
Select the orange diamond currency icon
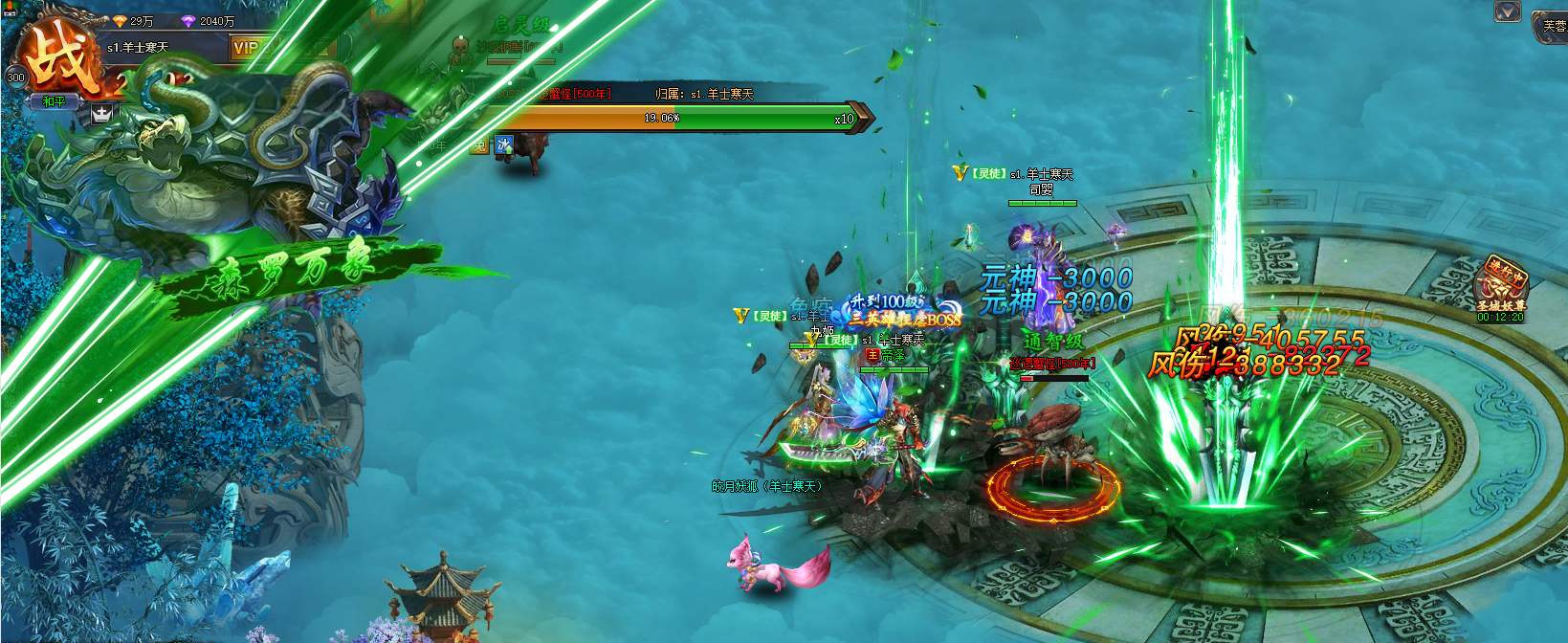[x=120, y=21]
